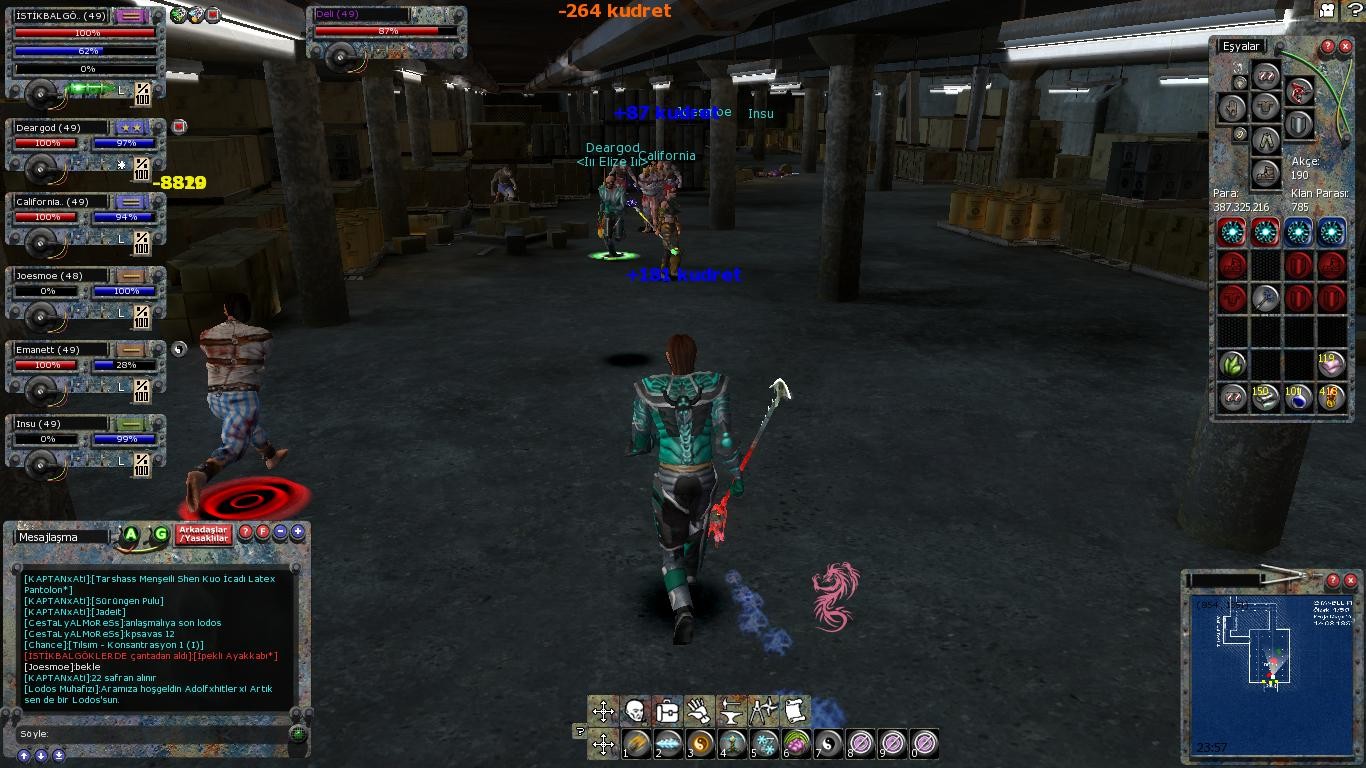Activate the yin-yang orange skill in slot 3

click(x=701, y=744)
